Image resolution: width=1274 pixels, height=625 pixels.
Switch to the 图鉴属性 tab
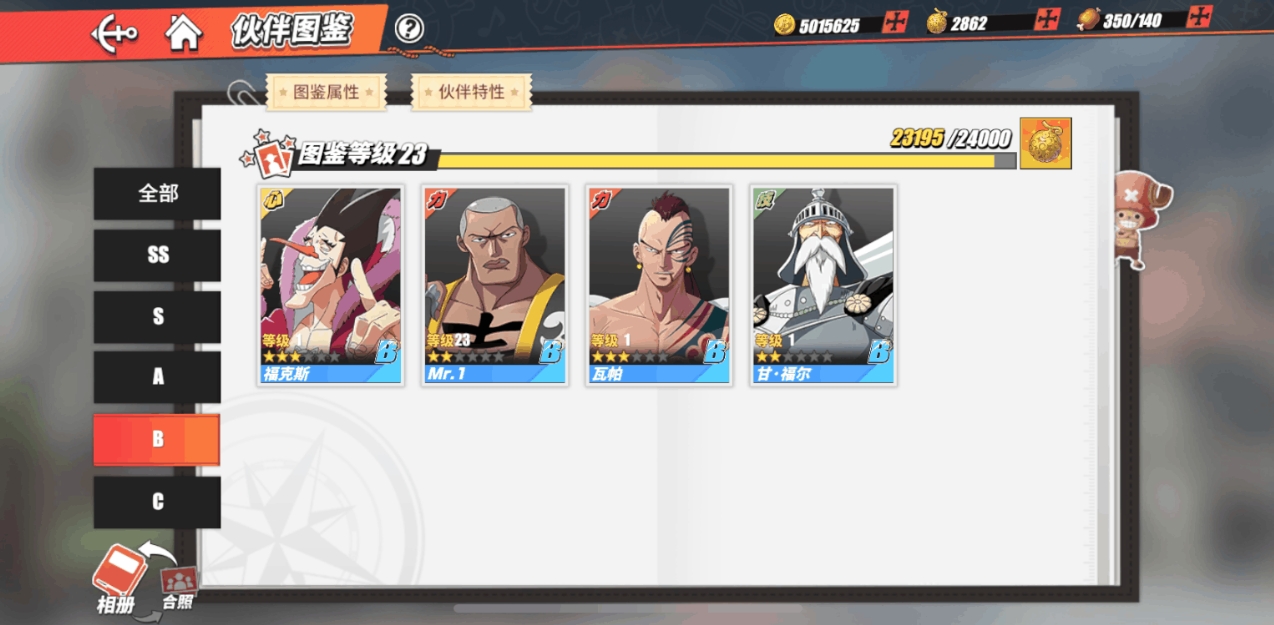tap(326, 92)
